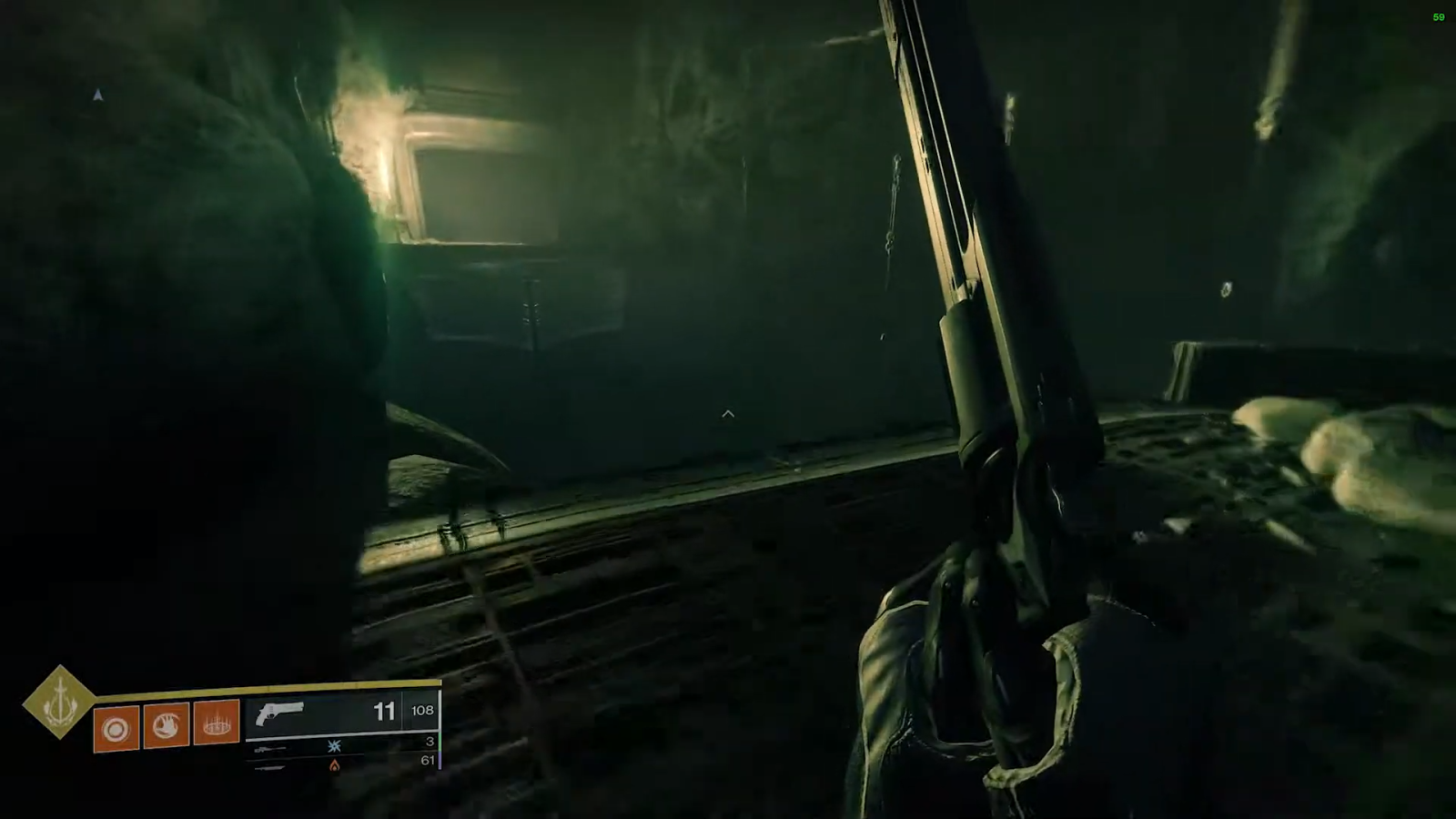Image resolution: width=1456 pixels, height=819 pixels.
Task: Use the melee hand ability icon
Action: pos(166,725)
